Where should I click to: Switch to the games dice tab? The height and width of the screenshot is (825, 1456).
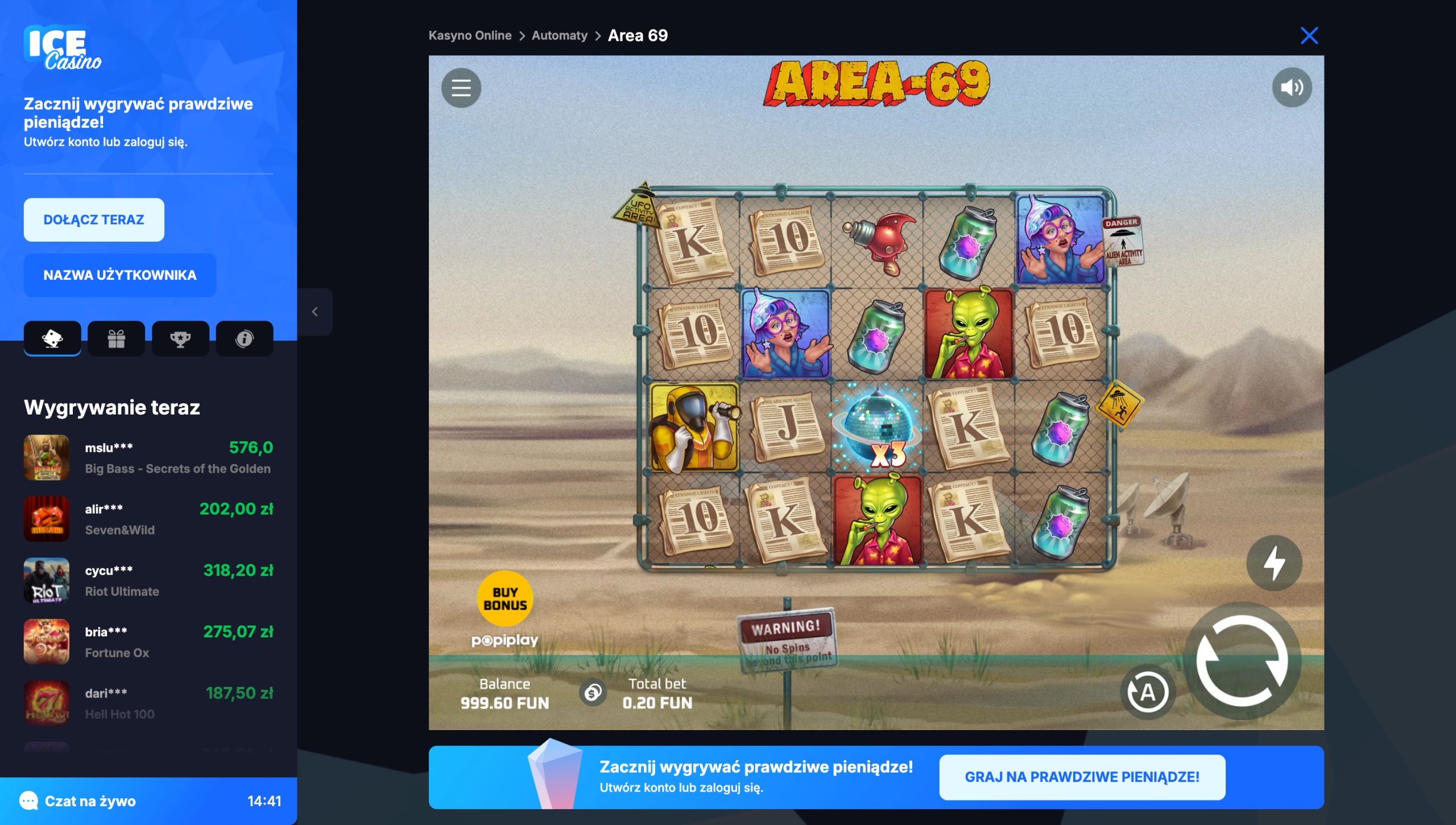[52, 338]
